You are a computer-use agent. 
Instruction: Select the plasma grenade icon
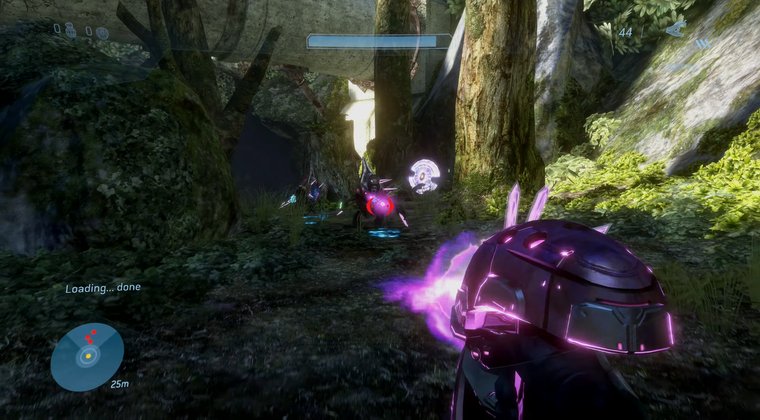[x=102, y=33]
